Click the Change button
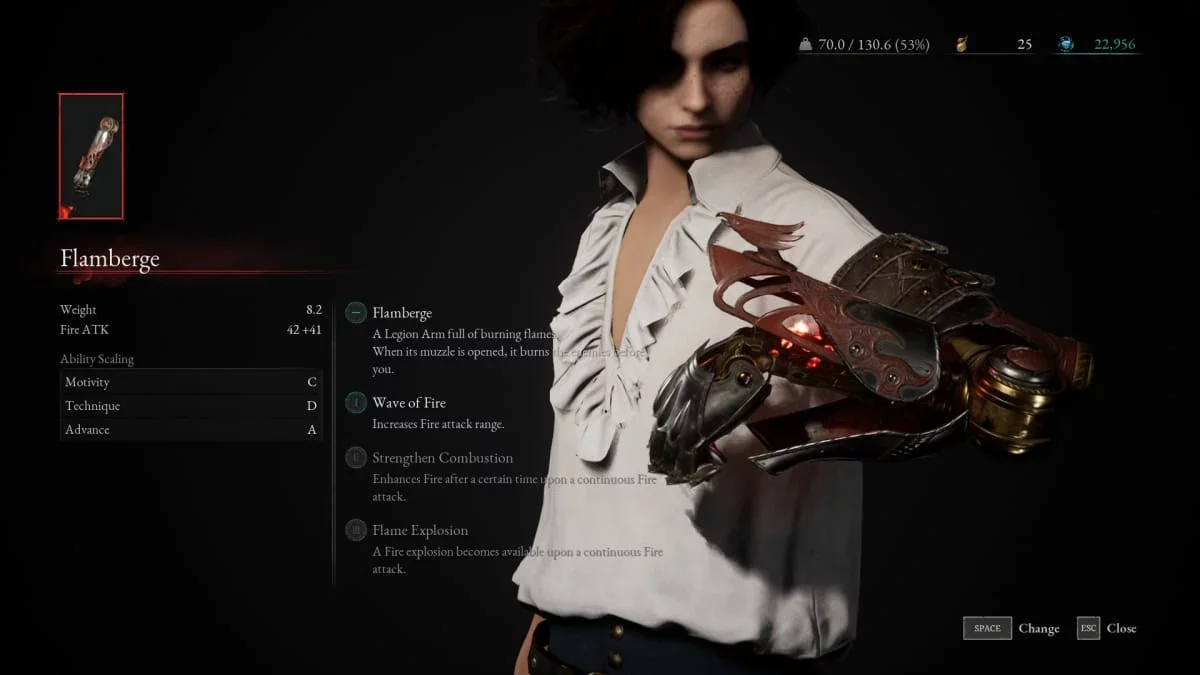 coord(1011,628)
